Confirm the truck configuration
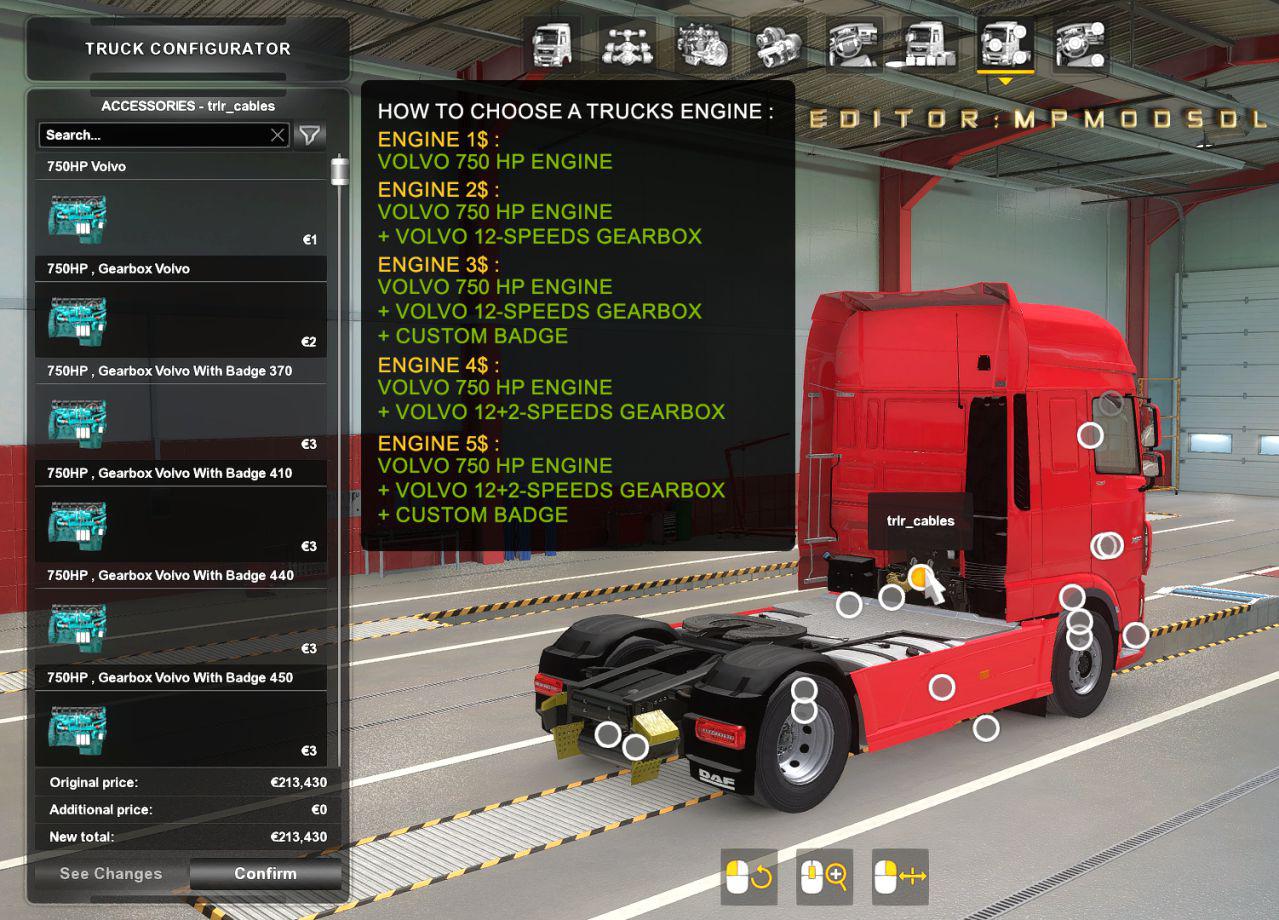 click(x=265, y=874)
